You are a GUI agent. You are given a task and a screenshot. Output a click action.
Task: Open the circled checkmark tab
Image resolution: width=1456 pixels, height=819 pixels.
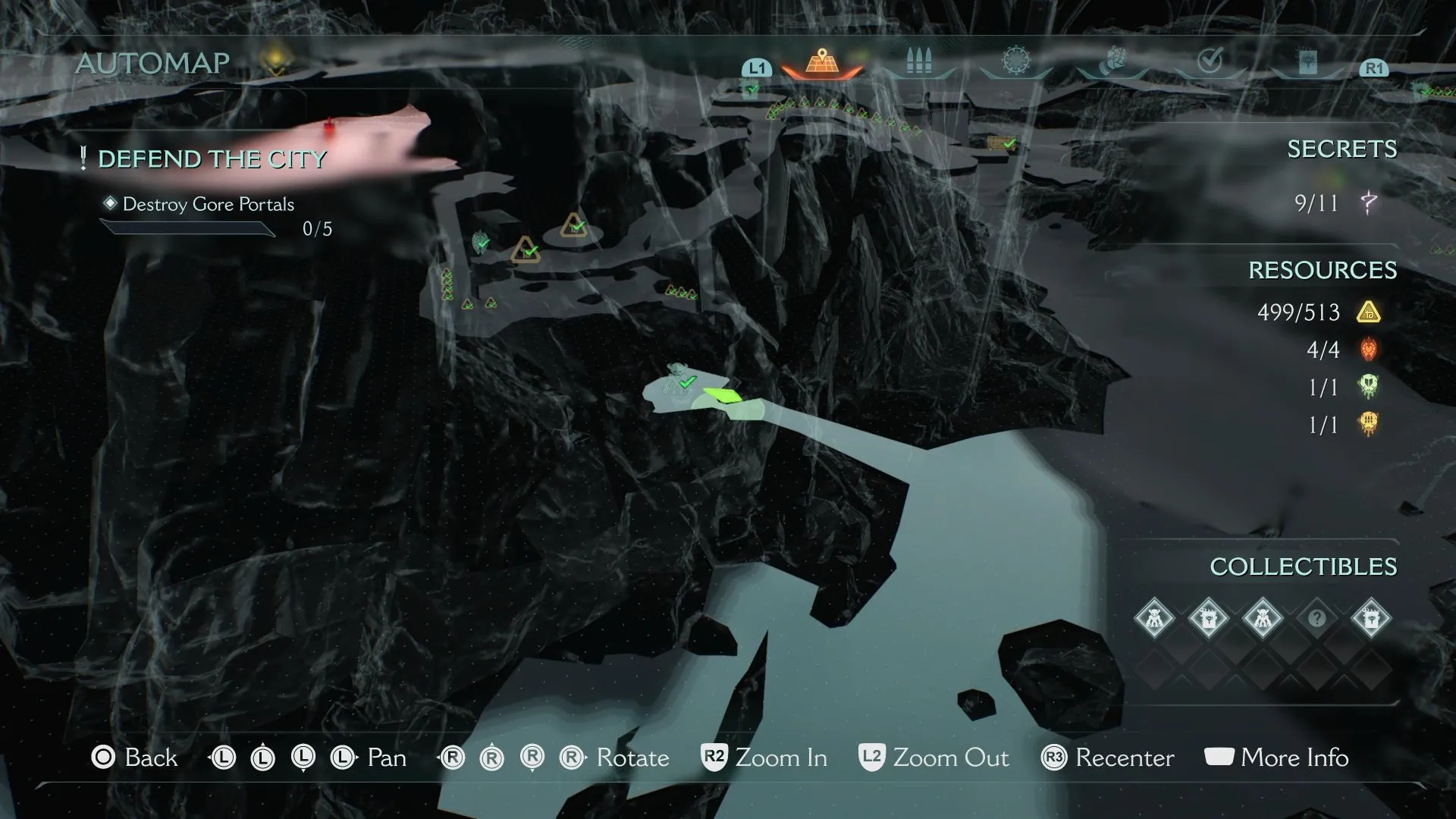pyautogui.click(x=1210, y=61)
